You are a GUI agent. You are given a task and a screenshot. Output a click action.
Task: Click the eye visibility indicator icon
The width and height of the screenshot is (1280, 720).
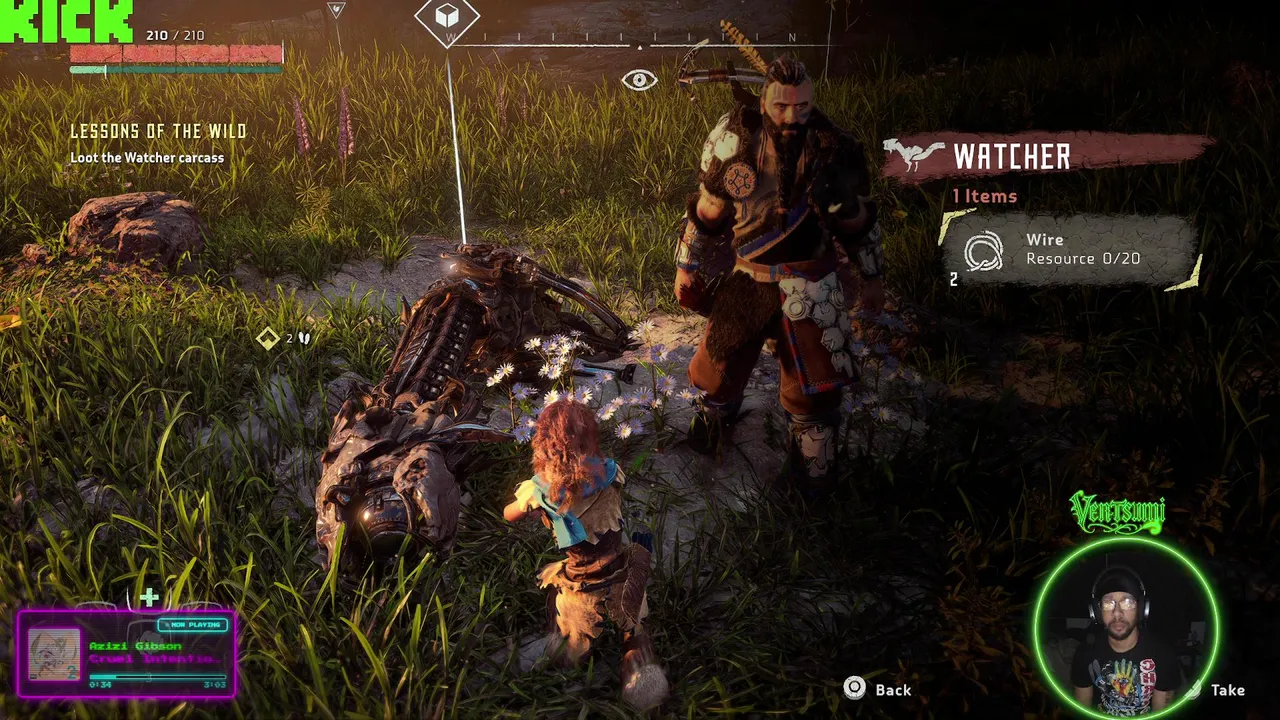click(x=639, y=80)
